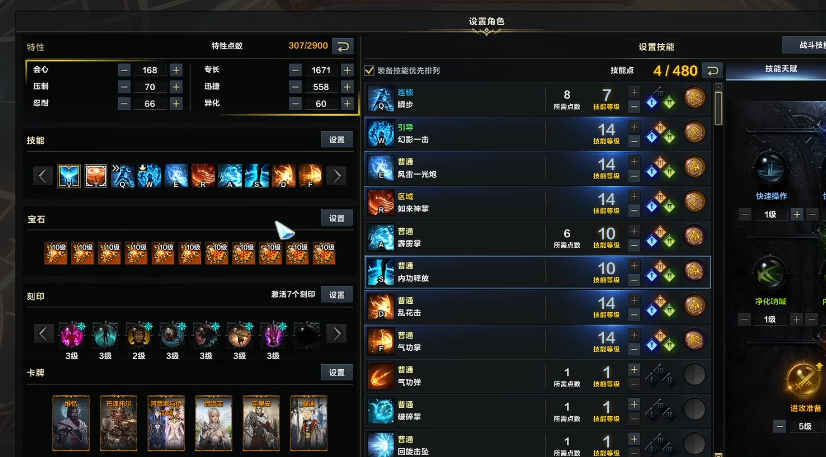Viewport: 826px width, 457px height.
Task: Reset the 技能点 skill points
Action: (712, 71)
